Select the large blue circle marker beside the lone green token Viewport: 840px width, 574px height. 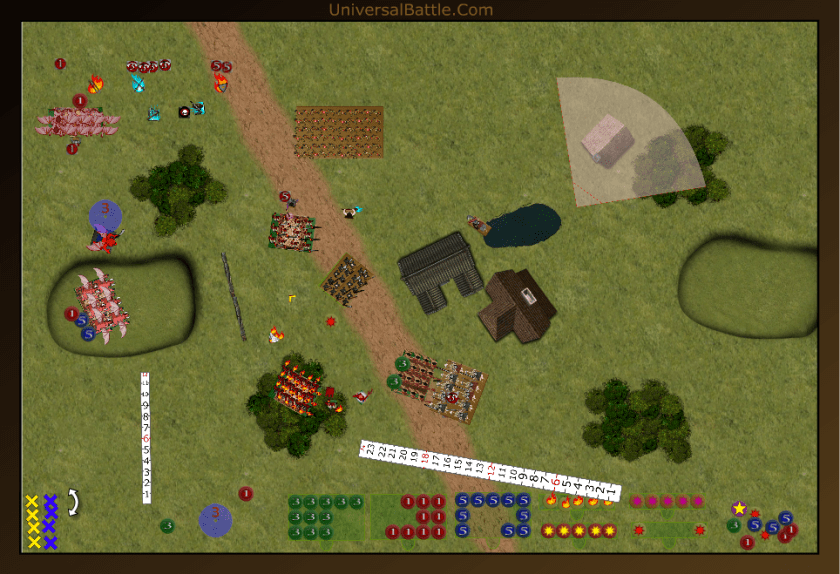pos(215,519)
